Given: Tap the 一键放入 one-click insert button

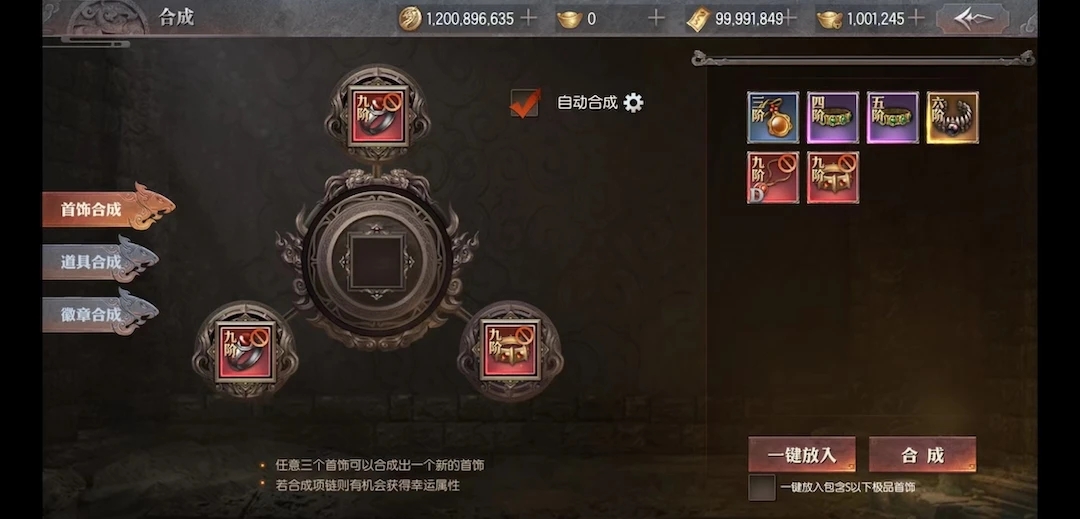Looking at the screenshot, I should pyautogui.click(x=802, y=455).
